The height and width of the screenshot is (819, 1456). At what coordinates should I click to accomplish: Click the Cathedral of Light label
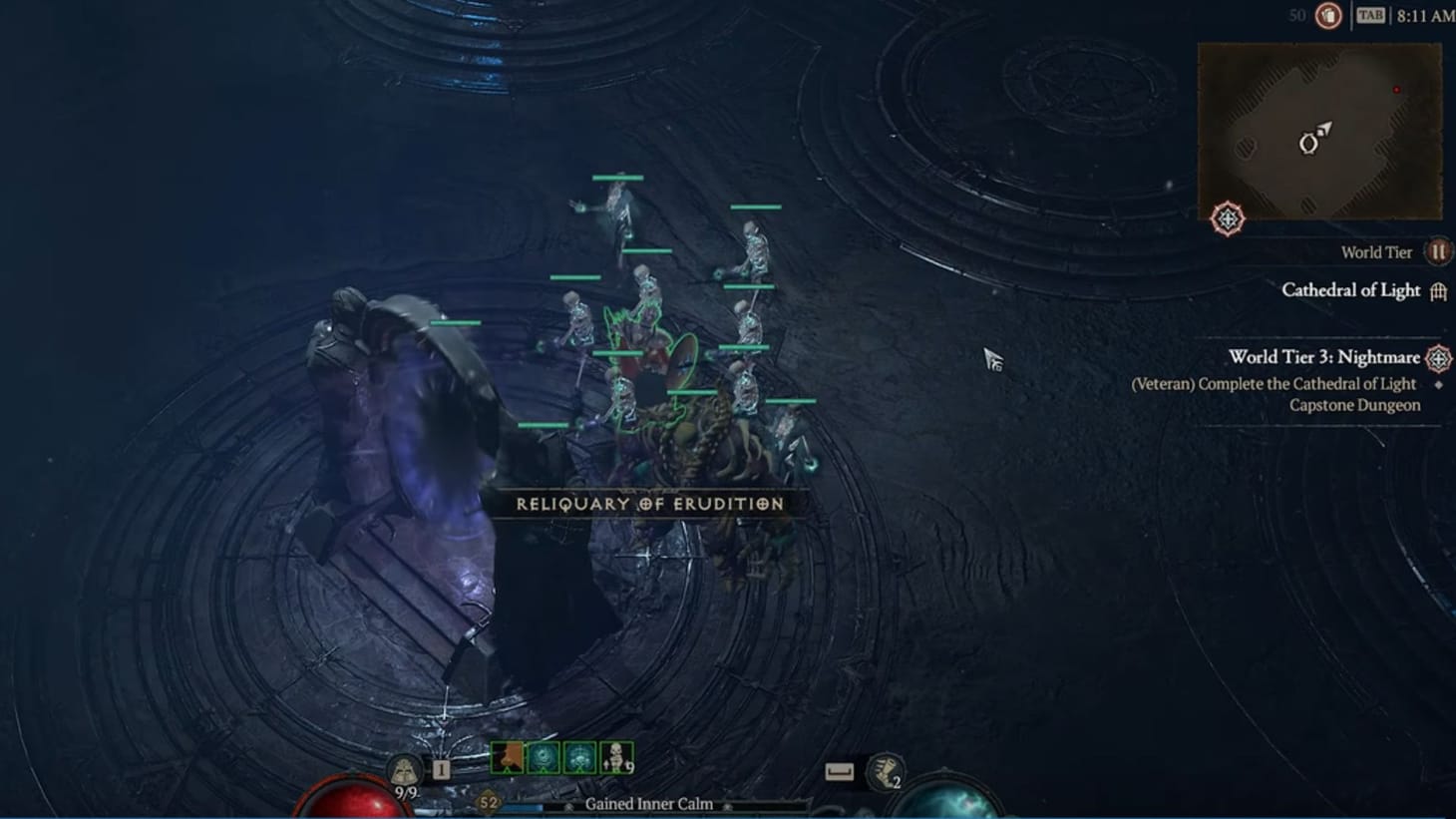[1351, 290]
